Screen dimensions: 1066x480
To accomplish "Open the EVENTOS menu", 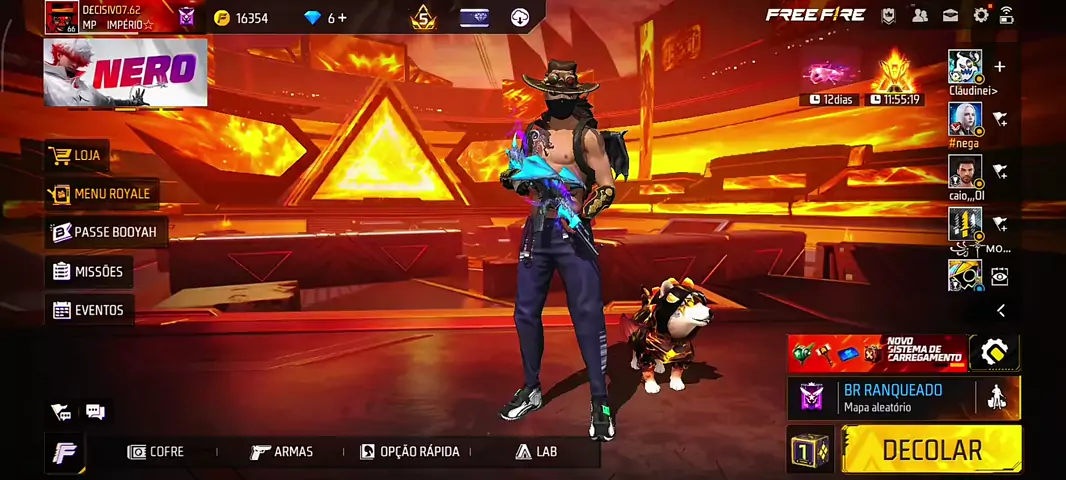I will click(88, 310).
